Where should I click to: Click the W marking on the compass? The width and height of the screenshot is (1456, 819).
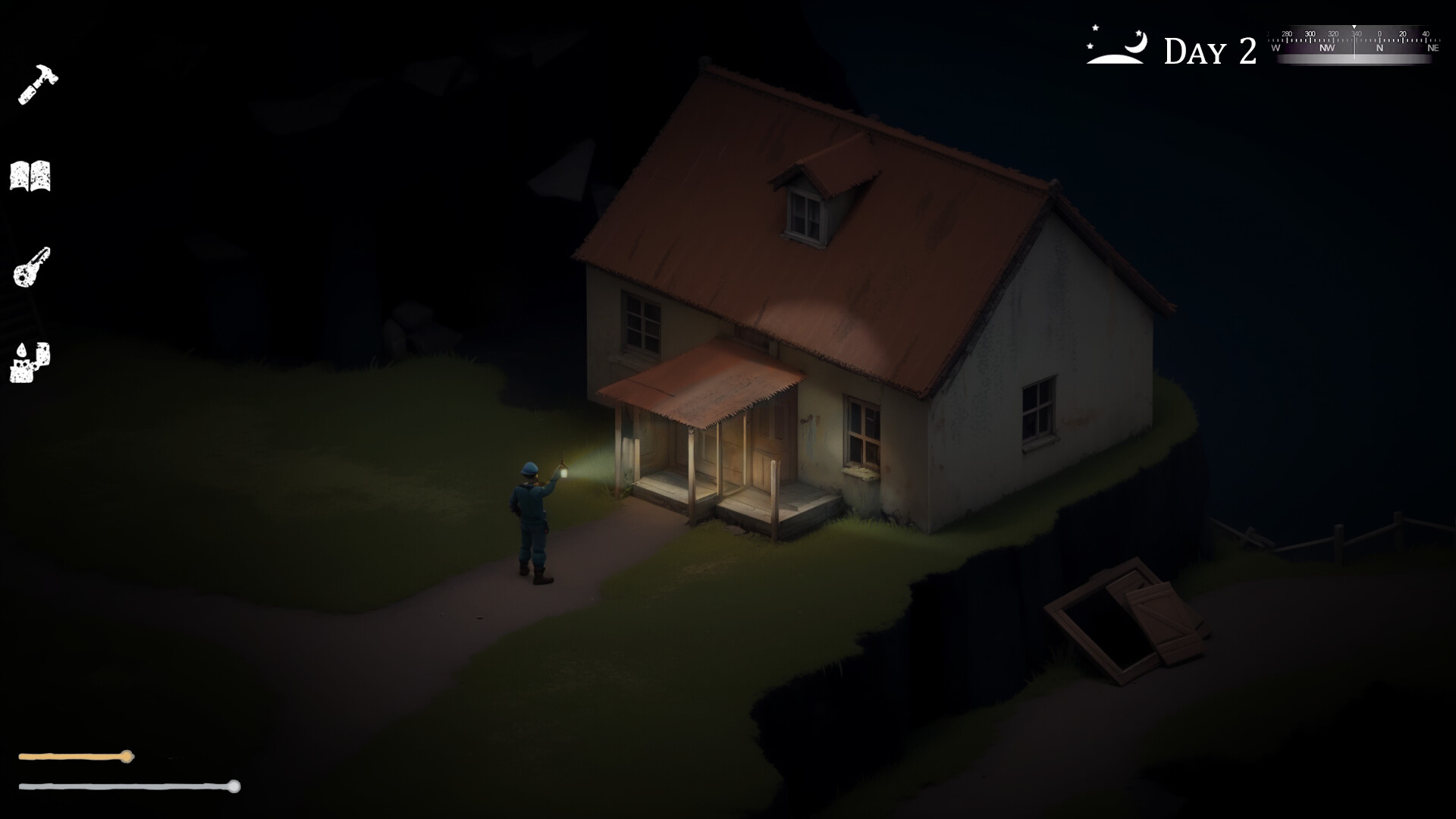point(1276,48)
